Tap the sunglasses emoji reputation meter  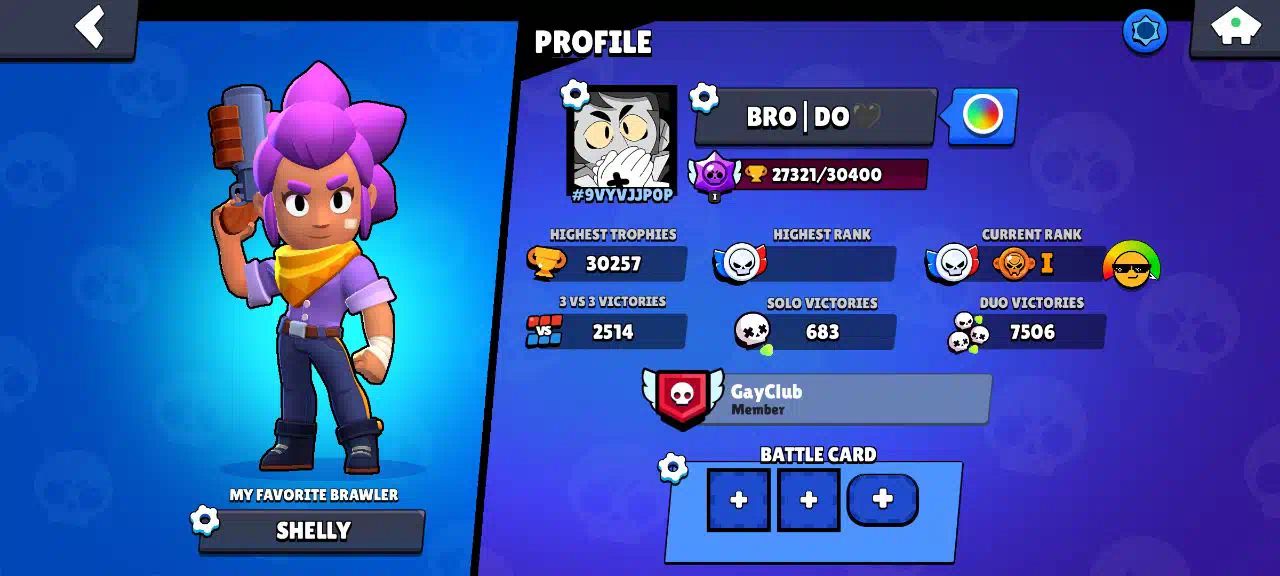point(1131,266)
